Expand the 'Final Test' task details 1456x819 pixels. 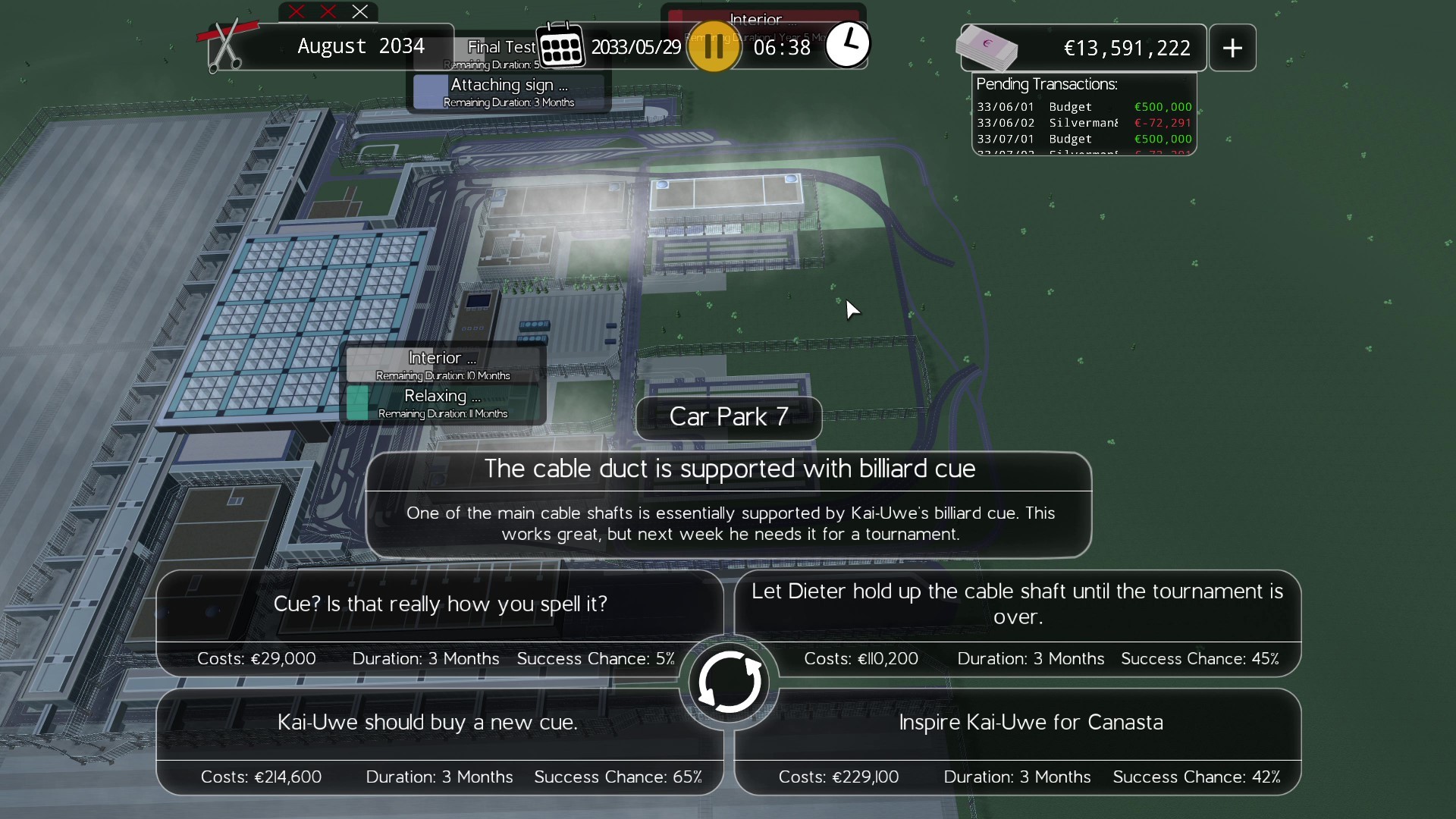(x=499, y=46)
